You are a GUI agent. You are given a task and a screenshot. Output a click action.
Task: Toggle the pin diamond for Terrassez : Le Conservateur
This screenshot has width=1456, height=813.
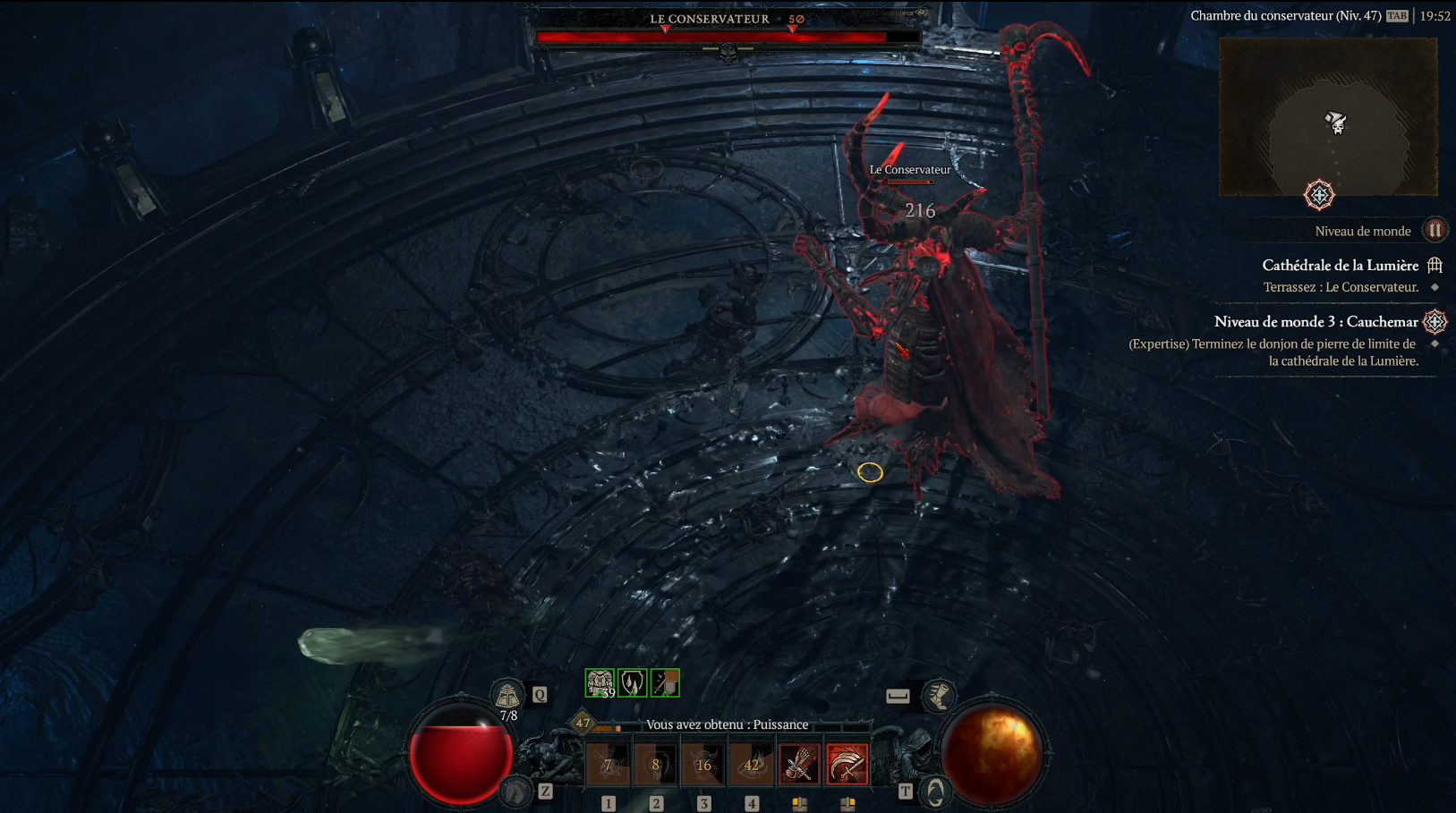[1435, 287]
